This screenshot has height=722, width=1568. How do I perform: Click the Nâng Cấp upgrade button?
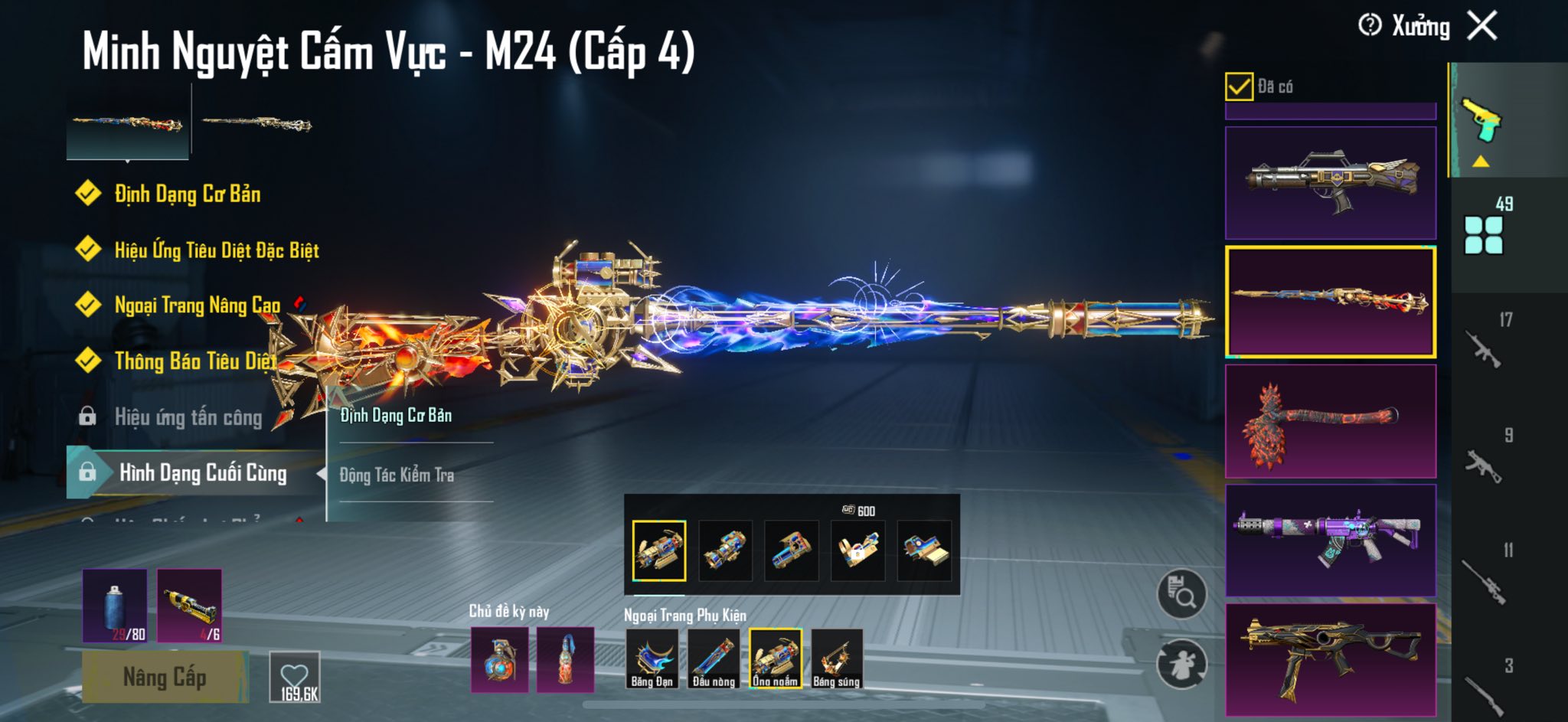pos(165,677)
